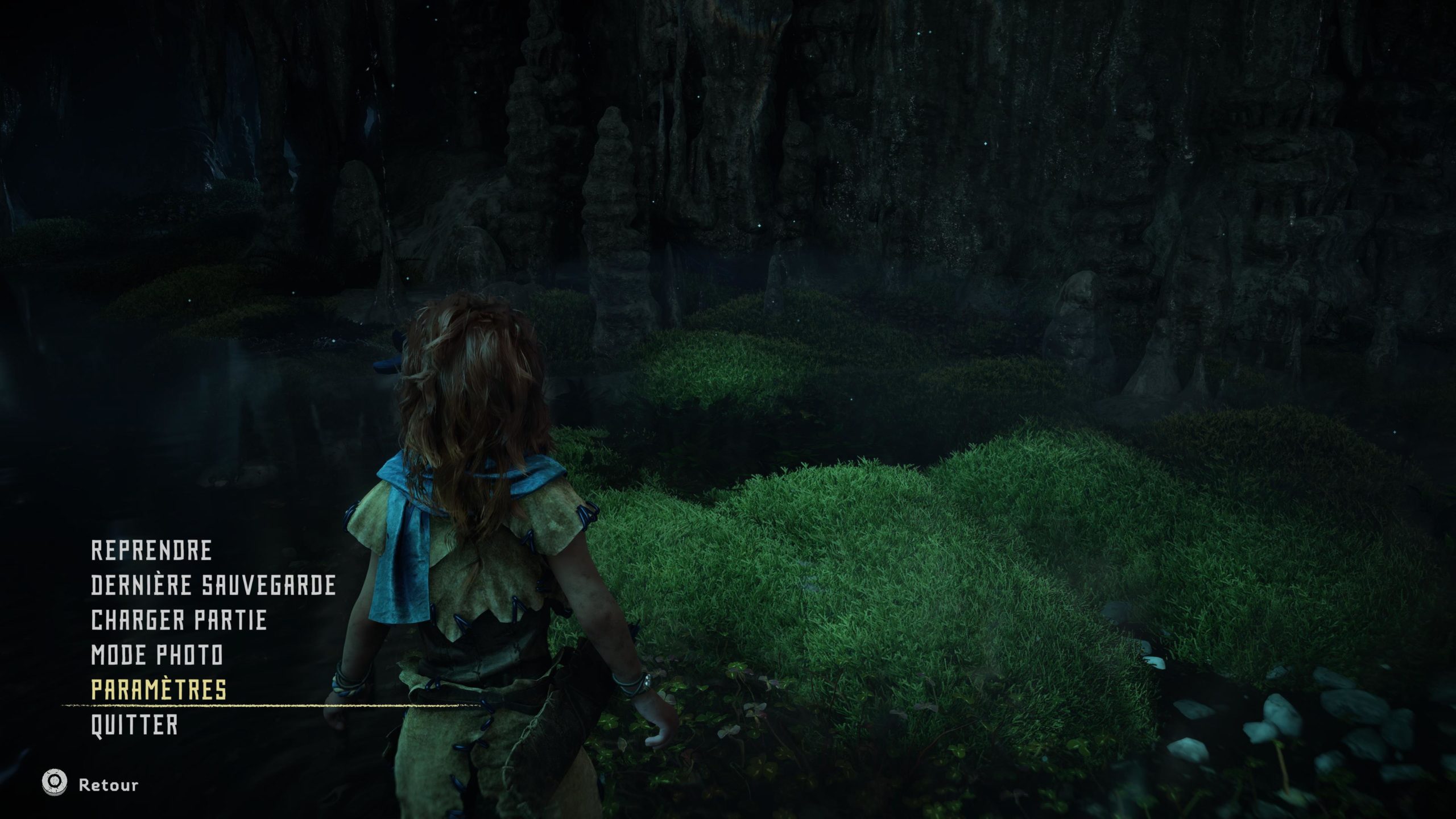Click Quitter to exit the game
This screenshot has width=1456, height=819.
(134, 725)
